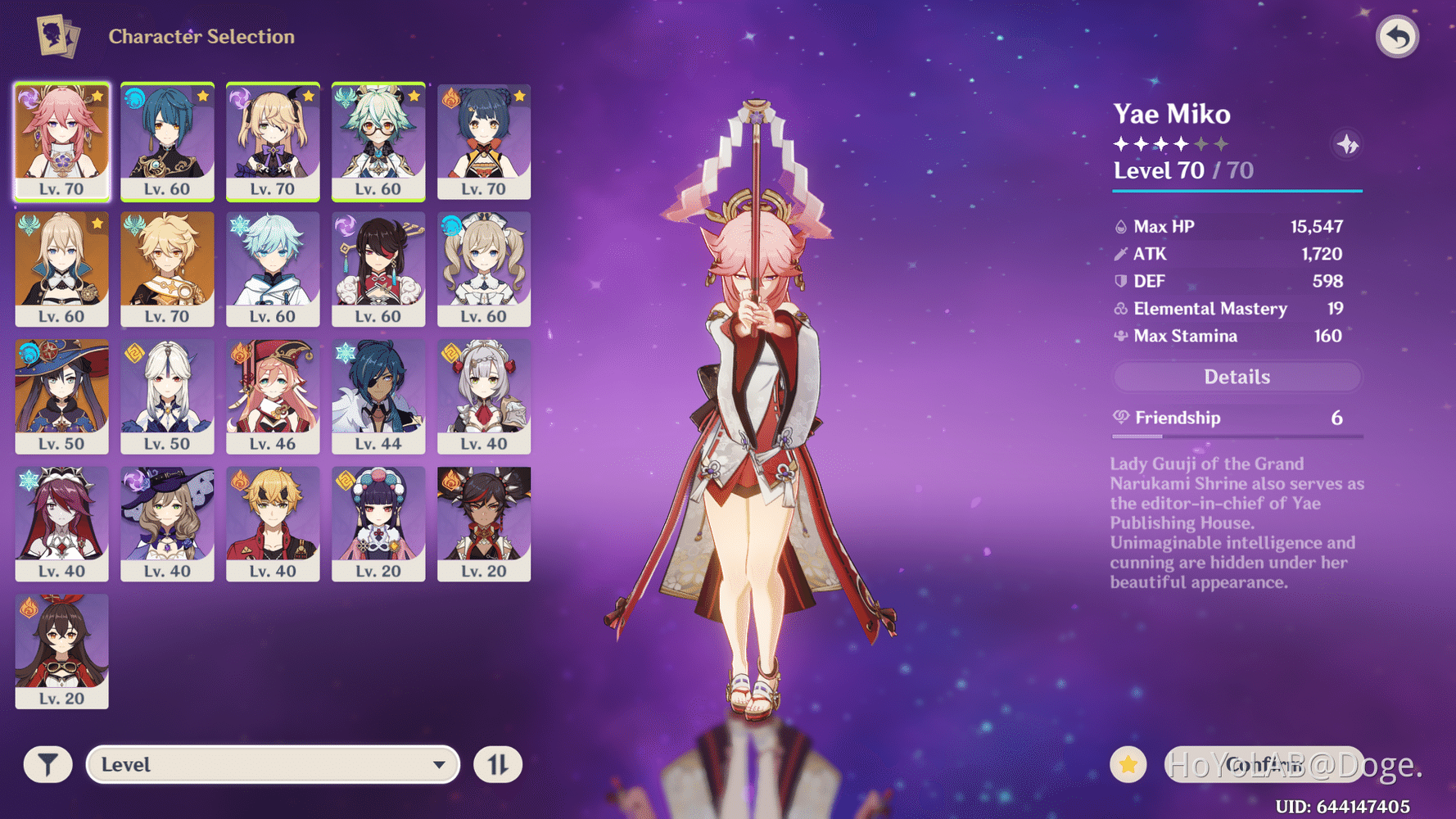Click the sort order icon beside Level dropdown
The width and height of the screenshot is (1456, 819).
(498, 764)
